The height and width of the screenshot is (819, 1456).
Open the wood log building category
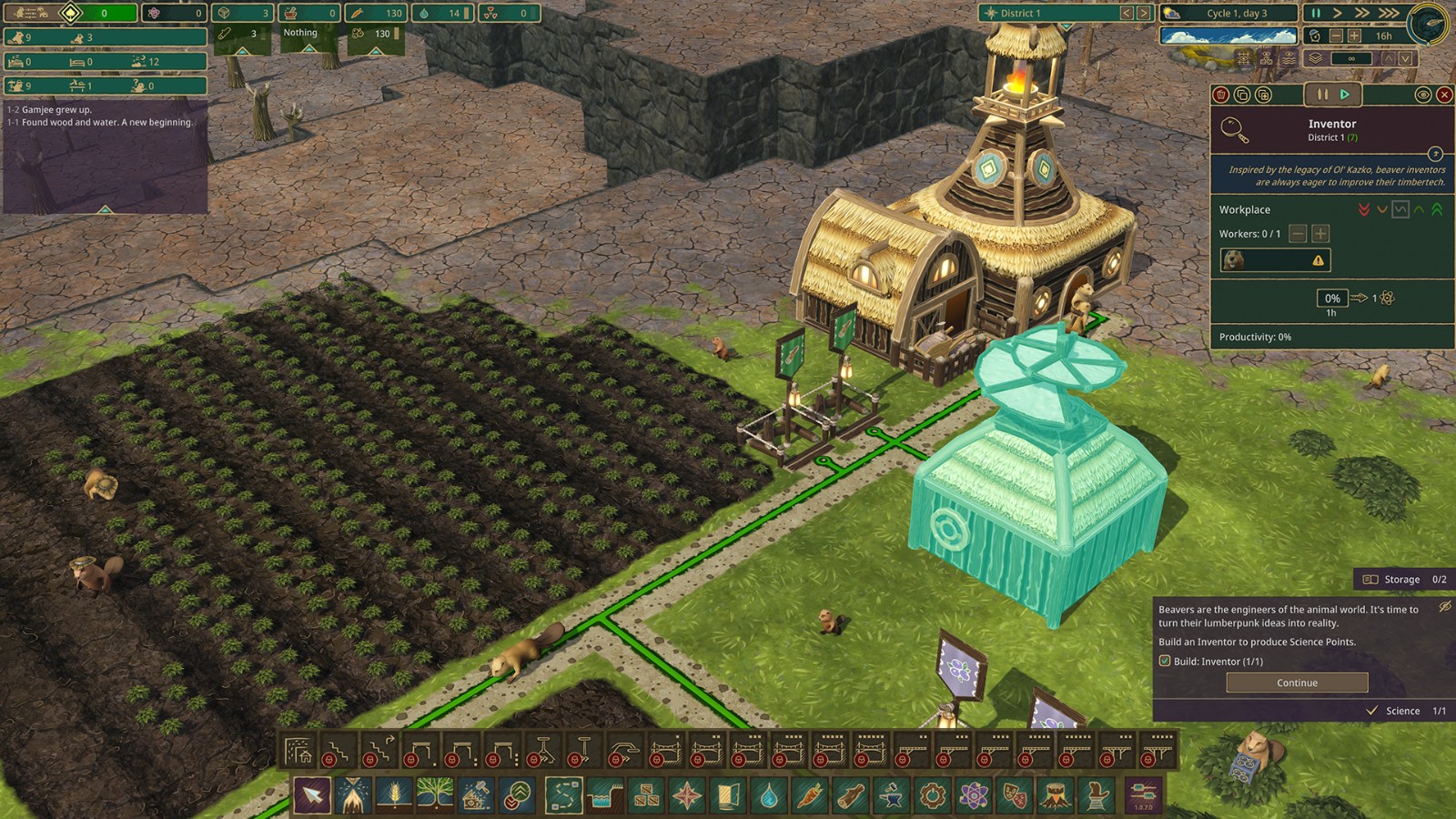(x=851, y=796)
